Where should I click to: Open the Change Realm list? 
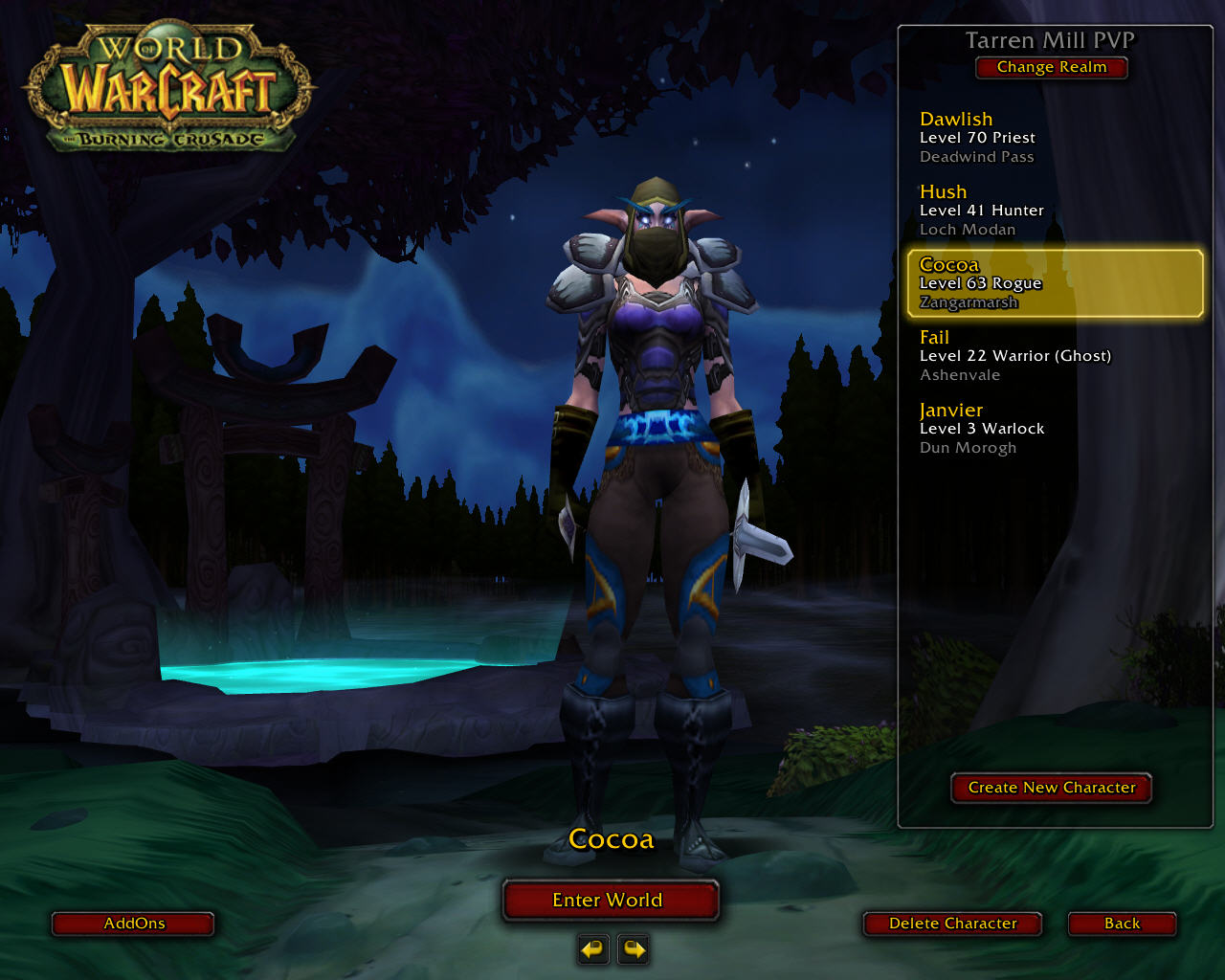[1051, 67]
